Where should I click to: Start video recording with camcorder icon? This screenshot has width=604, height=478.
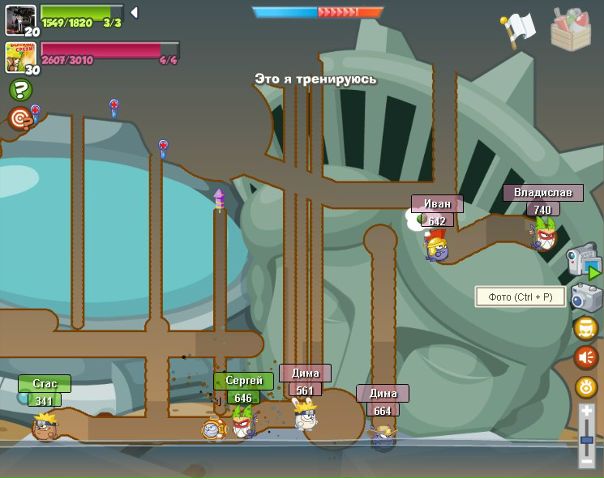pos(584,262)
